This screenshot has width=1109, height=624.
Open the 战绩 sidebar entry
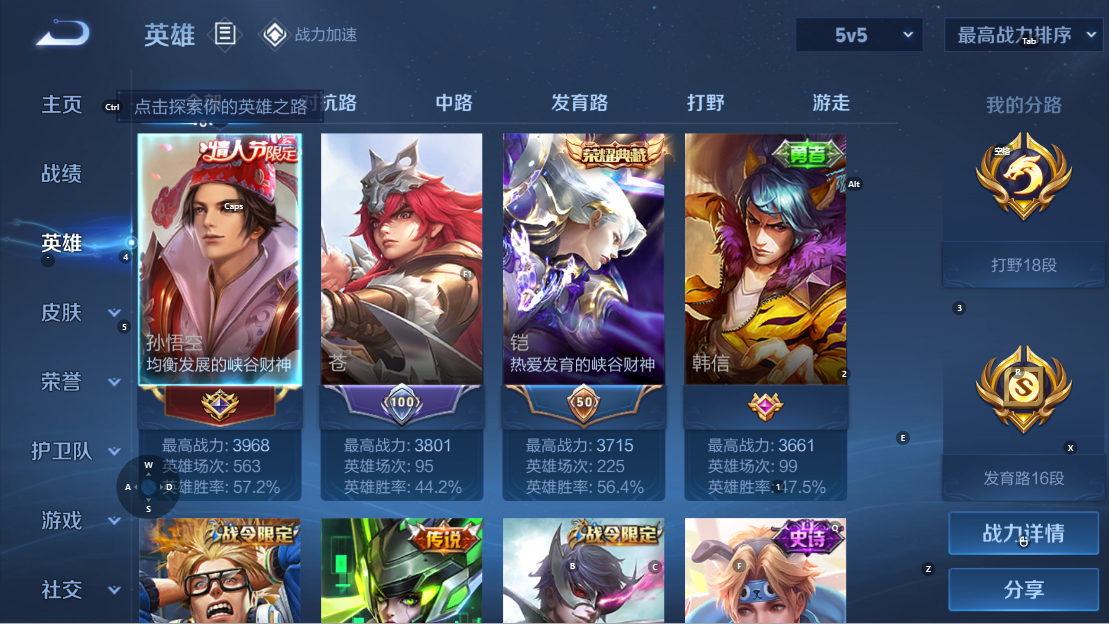pyautogui.click(x=62, y=174)
